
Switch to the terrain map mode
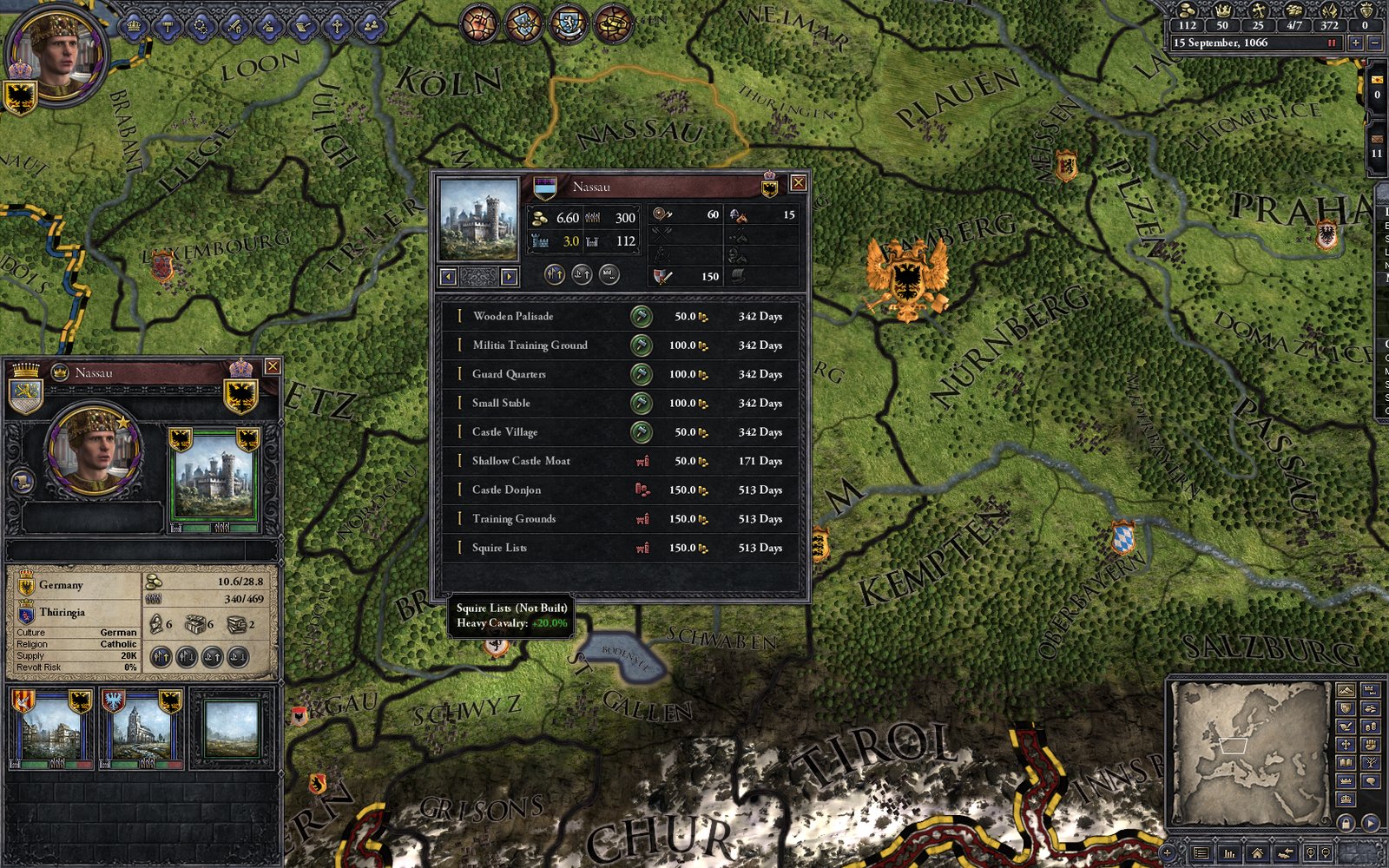tap(1346, 690)
